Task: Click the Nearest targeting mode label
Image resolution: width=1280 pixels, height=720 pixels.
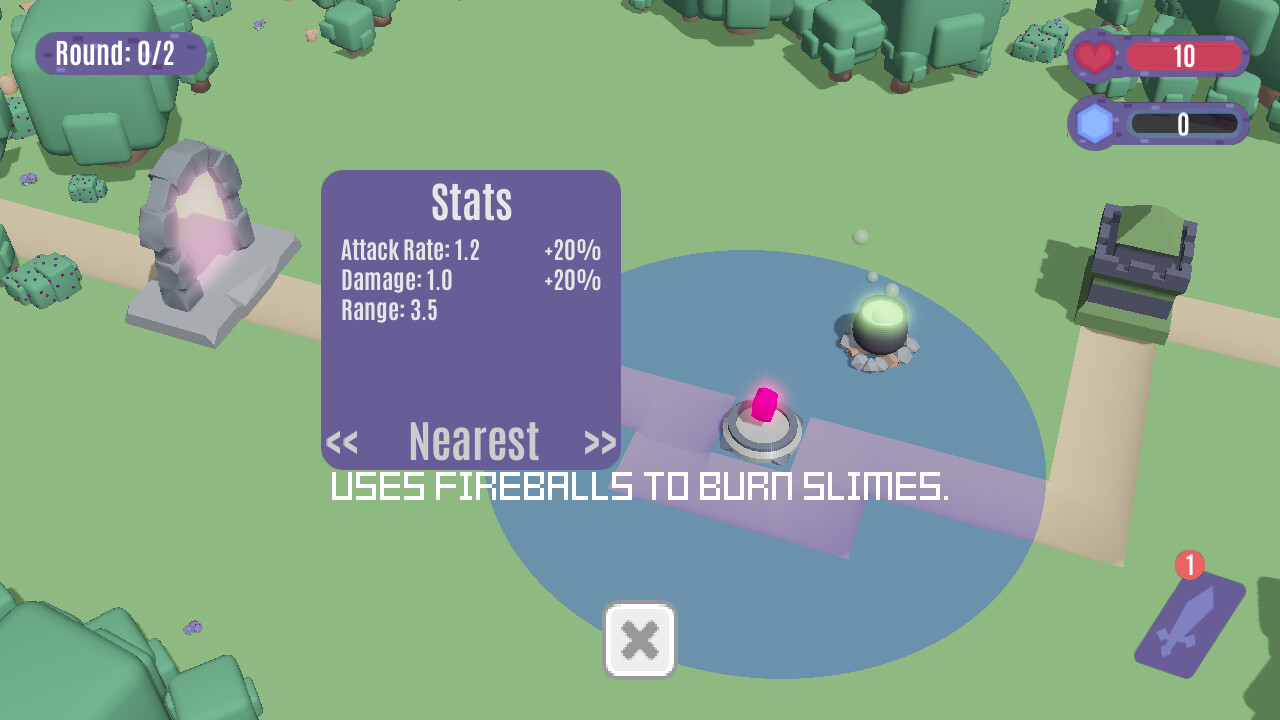Action: [x=472, y=440]
